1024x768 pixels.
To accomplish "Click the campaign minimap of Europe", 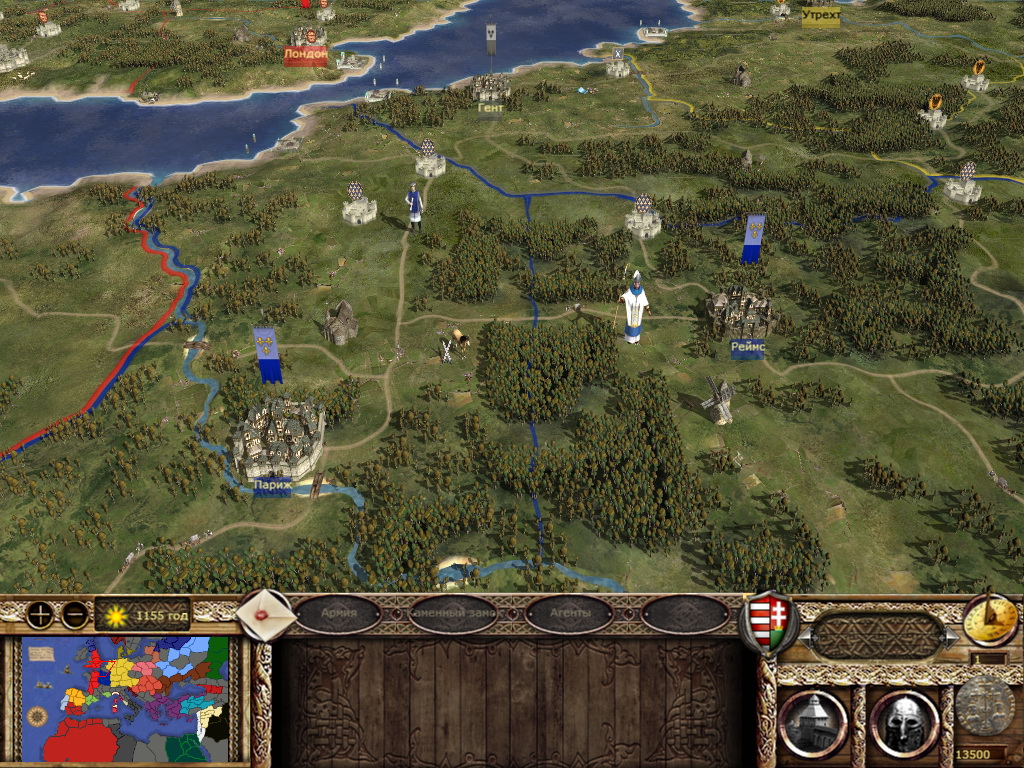I will 125,700.
